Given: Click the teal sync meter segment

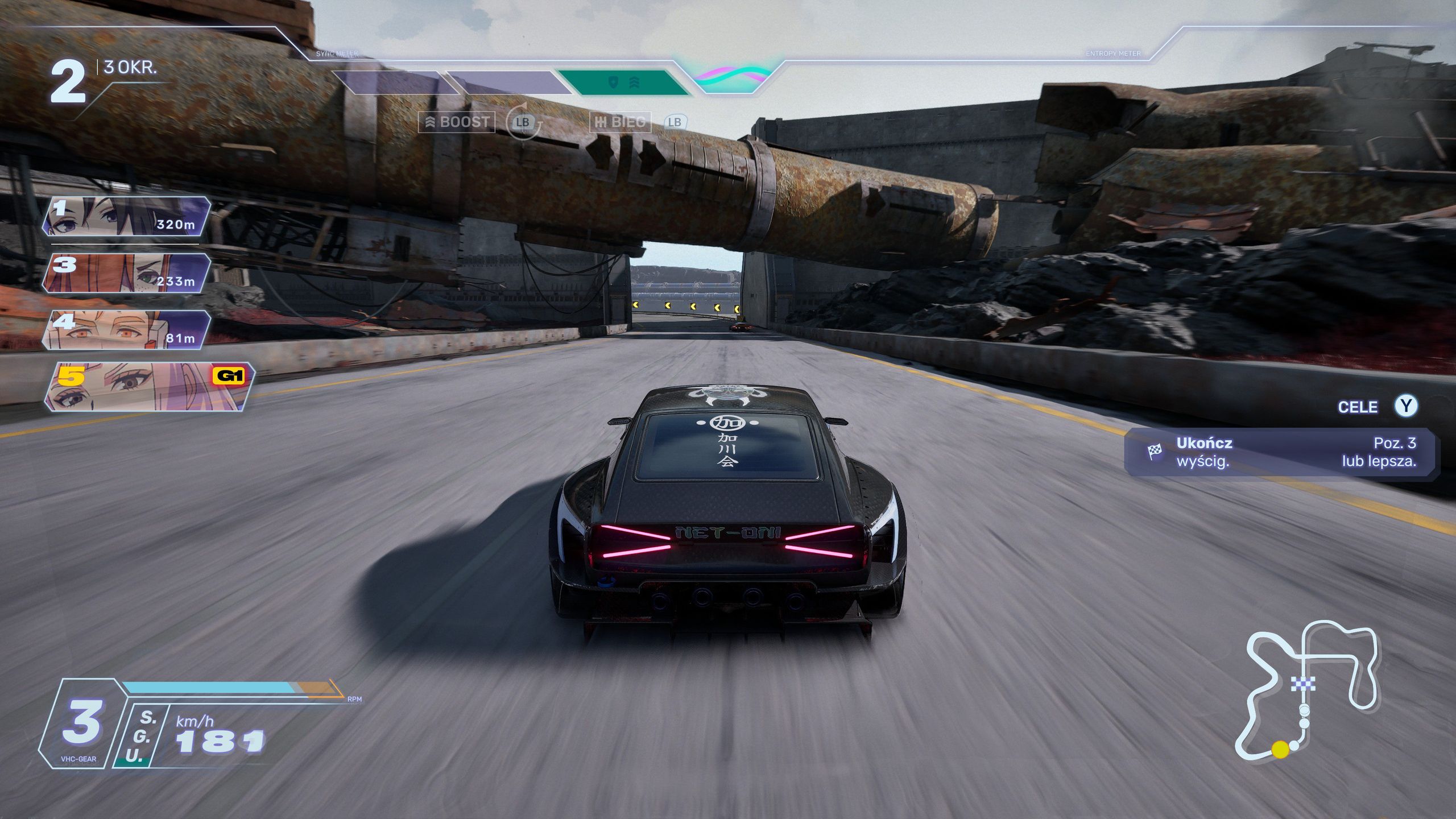Looking at the screenshot, I should [x=623, y=83].
